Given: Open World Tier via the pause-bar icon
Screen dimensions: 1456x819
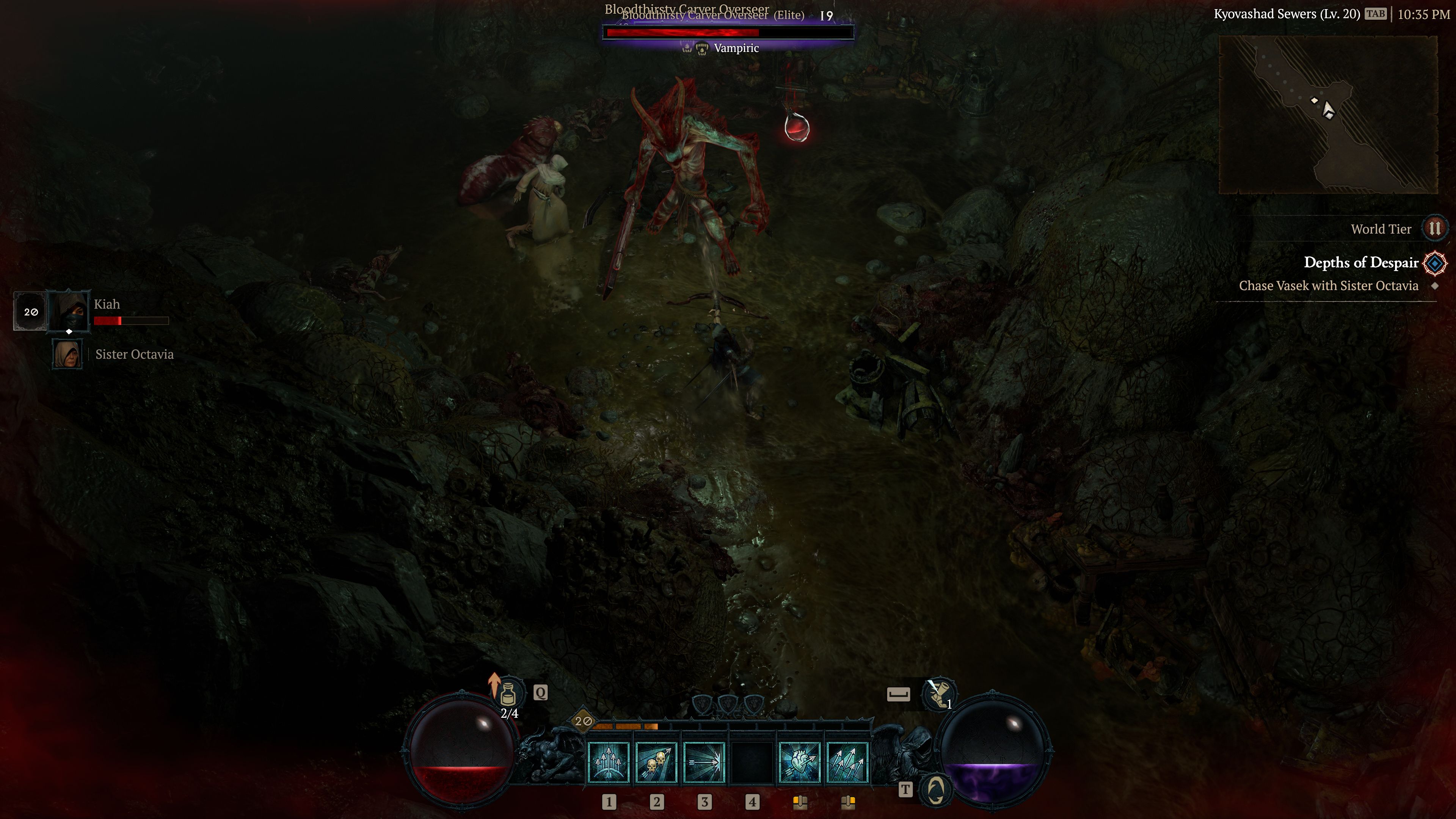Looking at the screenshot, I should click(x=1434, y=228).
